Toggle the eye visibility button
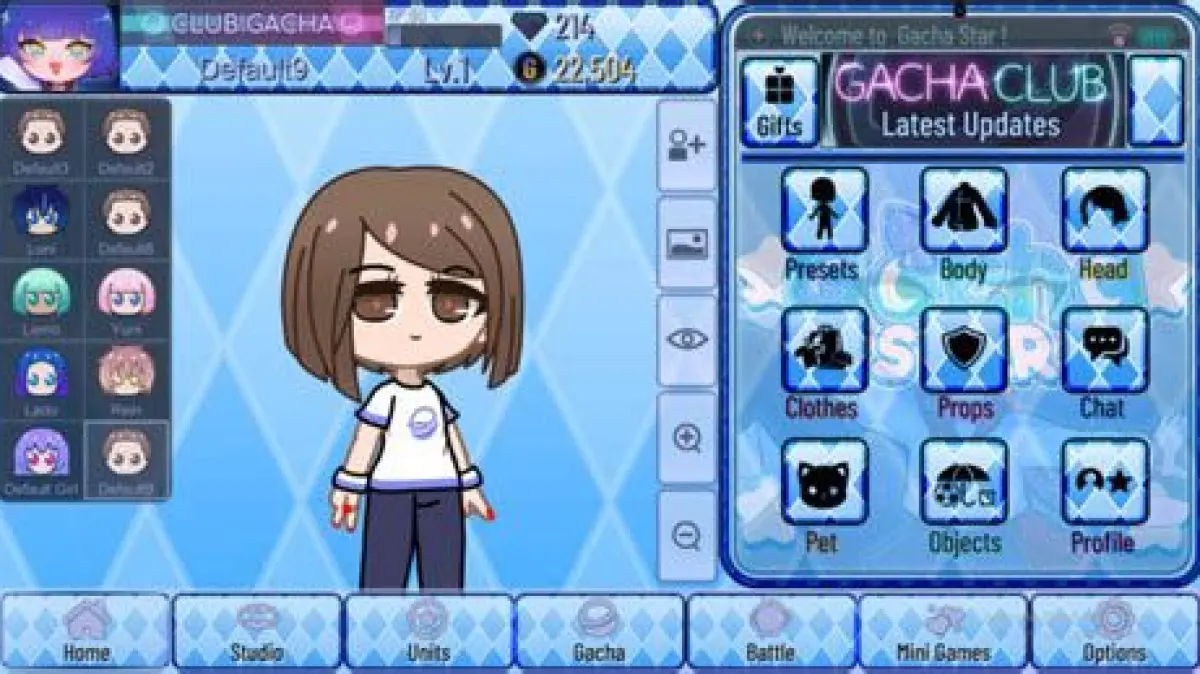Image resolution: width=1200 pixels, height=674 pixels. [687, 340]
